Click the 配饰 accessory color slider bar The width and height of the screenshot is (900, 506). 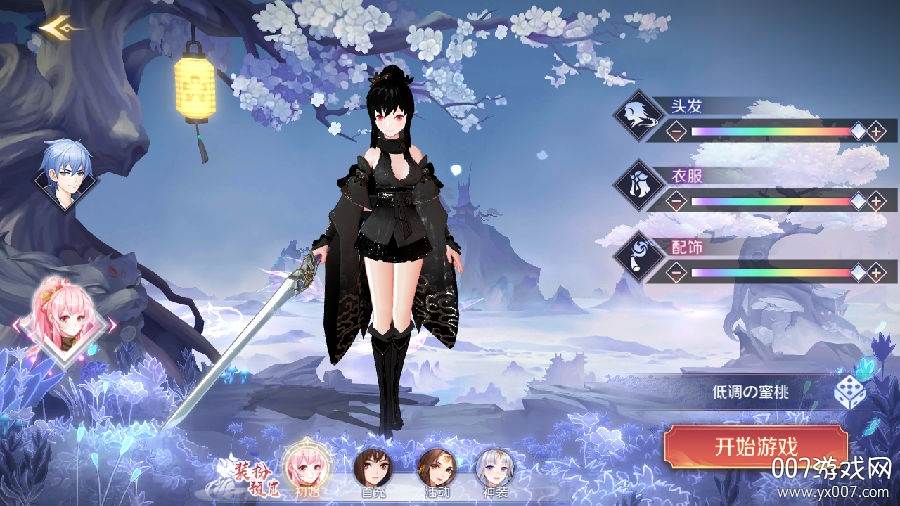(770, 271)
